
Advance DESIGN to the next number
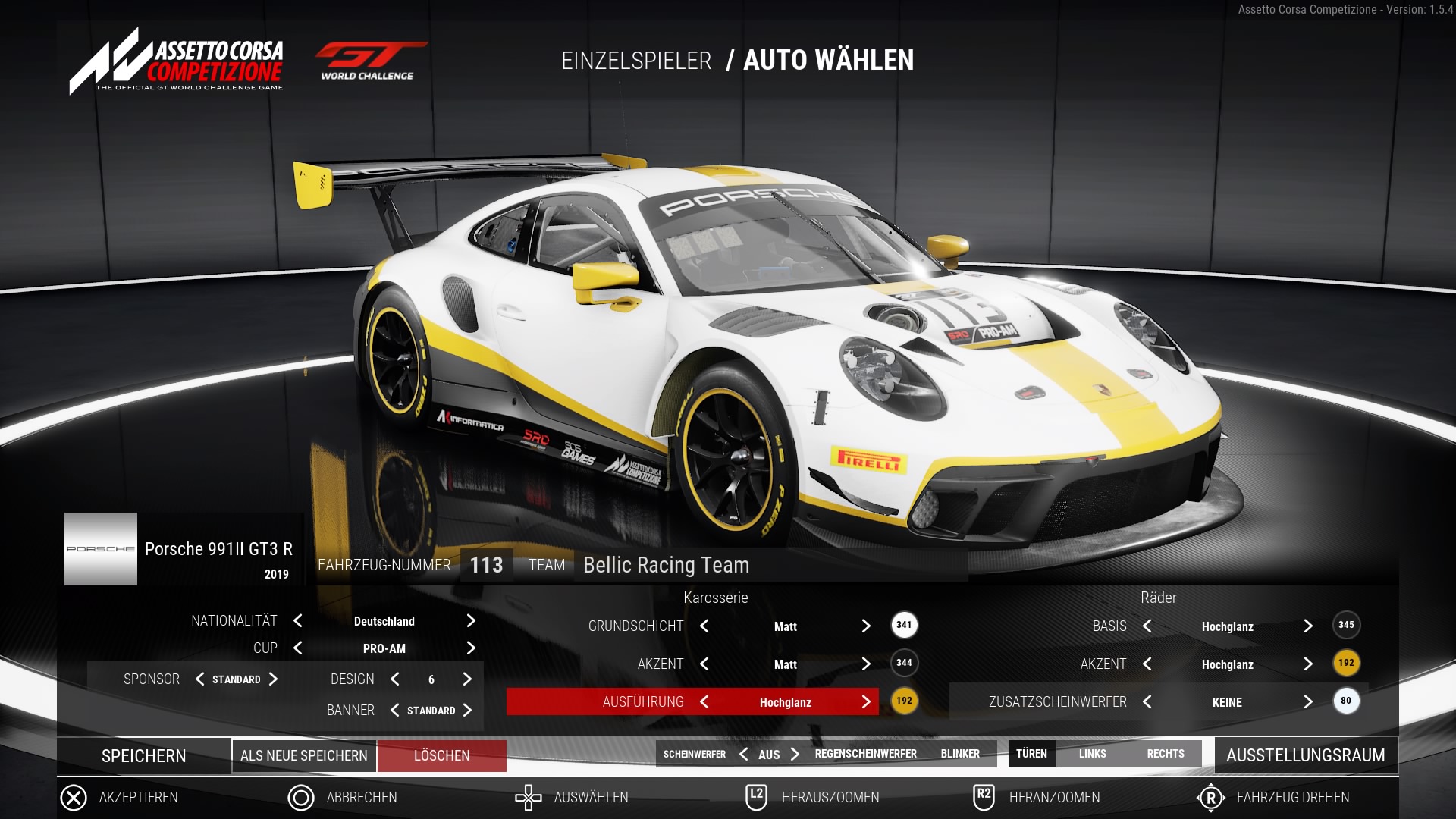pyautogui.click(x=467, y=679)
